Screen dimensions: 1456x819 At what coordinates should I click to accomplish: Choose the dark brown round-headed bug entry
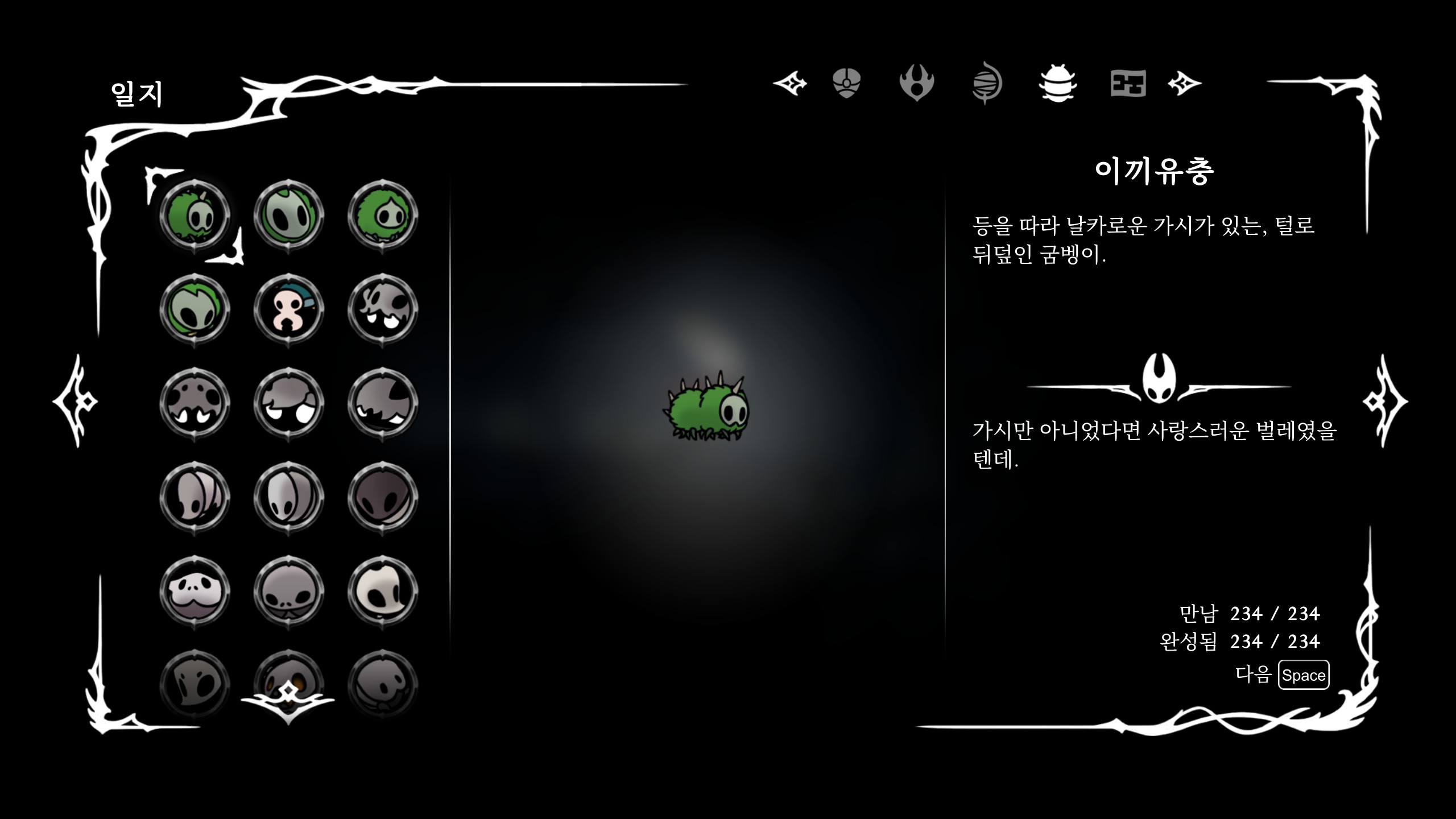click(x=383, y=498)
